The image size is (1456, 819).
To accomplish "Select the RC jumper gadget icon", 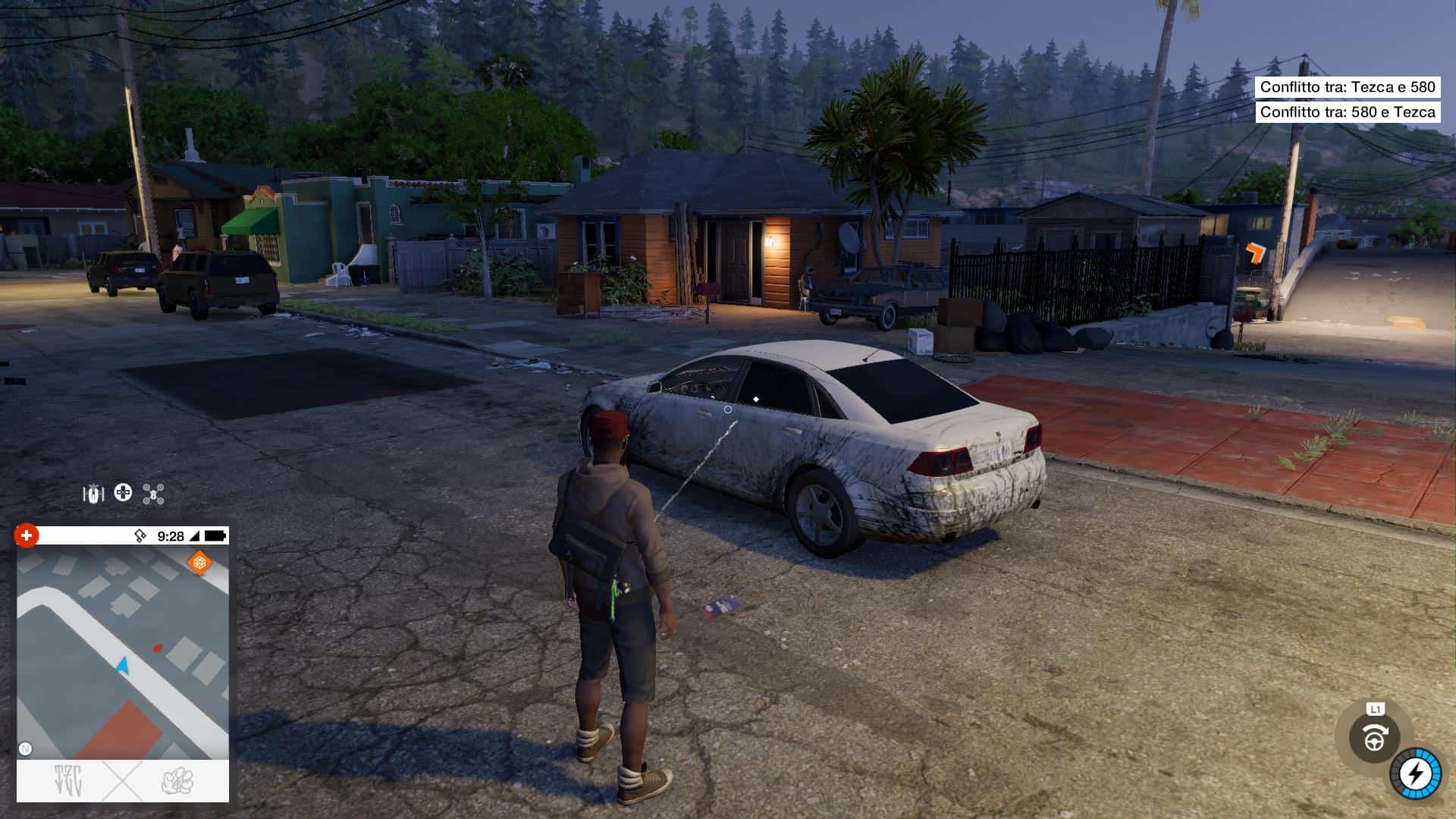I will point(93,494).
